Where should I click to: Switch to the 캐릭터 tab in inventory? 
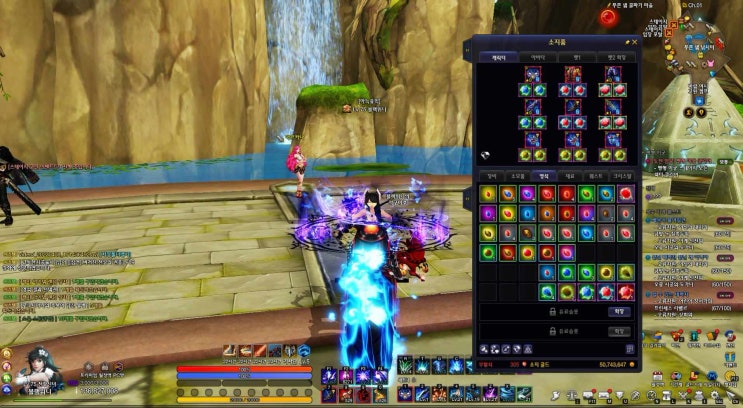pos(497,58)
